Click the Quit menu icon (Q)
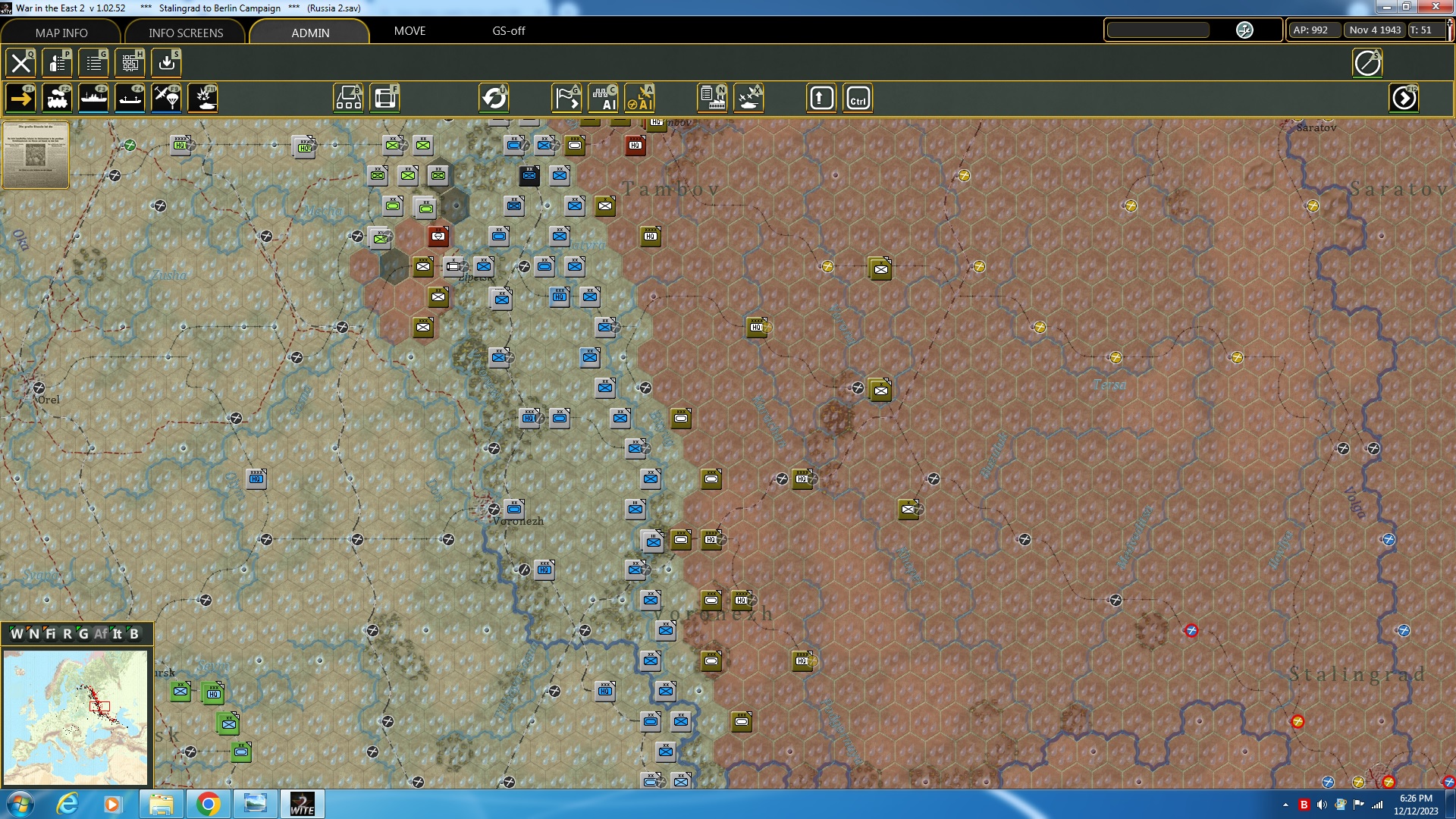The height and width of the screenshot is (819, 1456). (x=20, y=63)
